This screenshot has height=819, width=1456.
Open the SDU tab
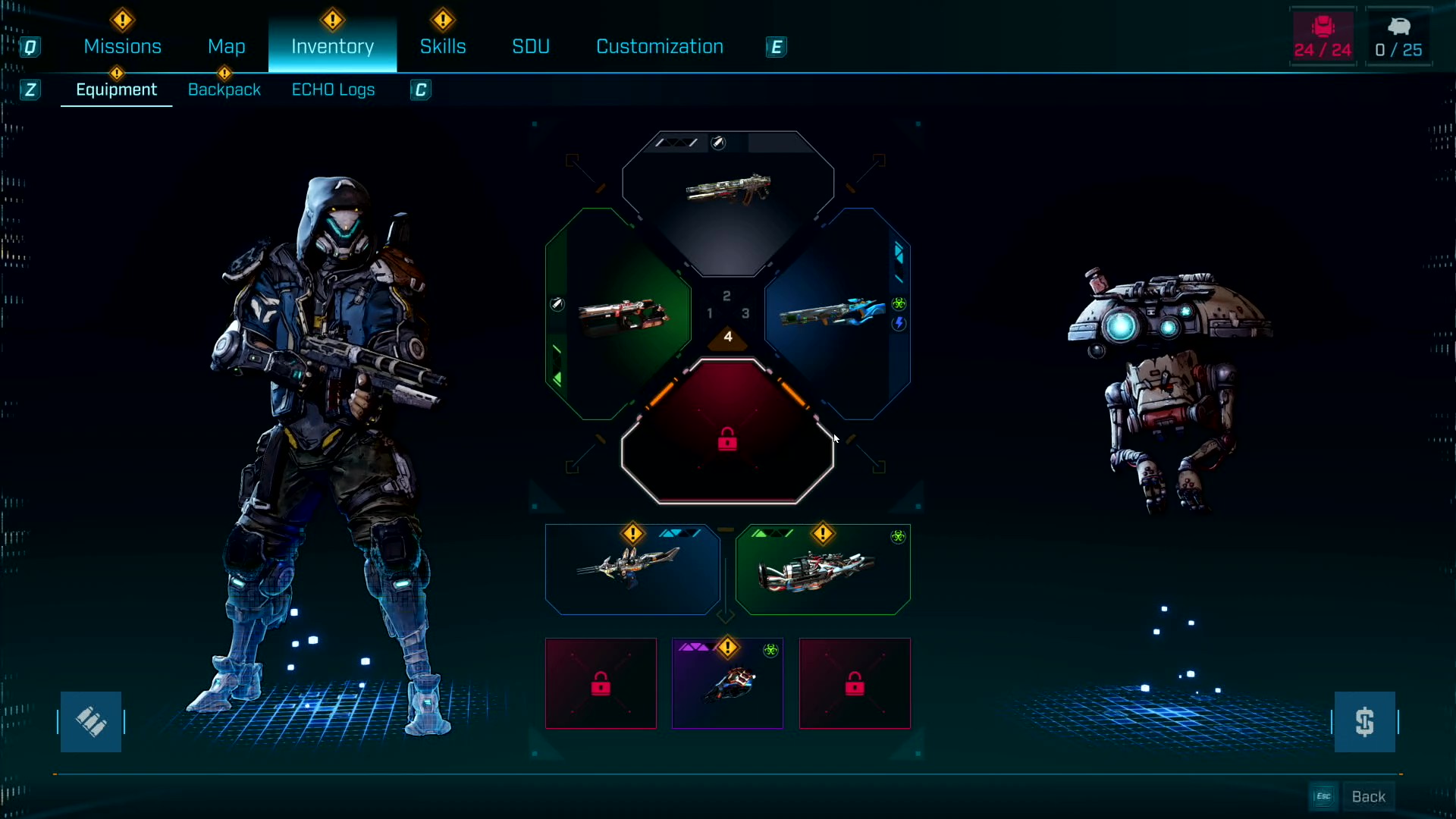(x=530, y=47)
